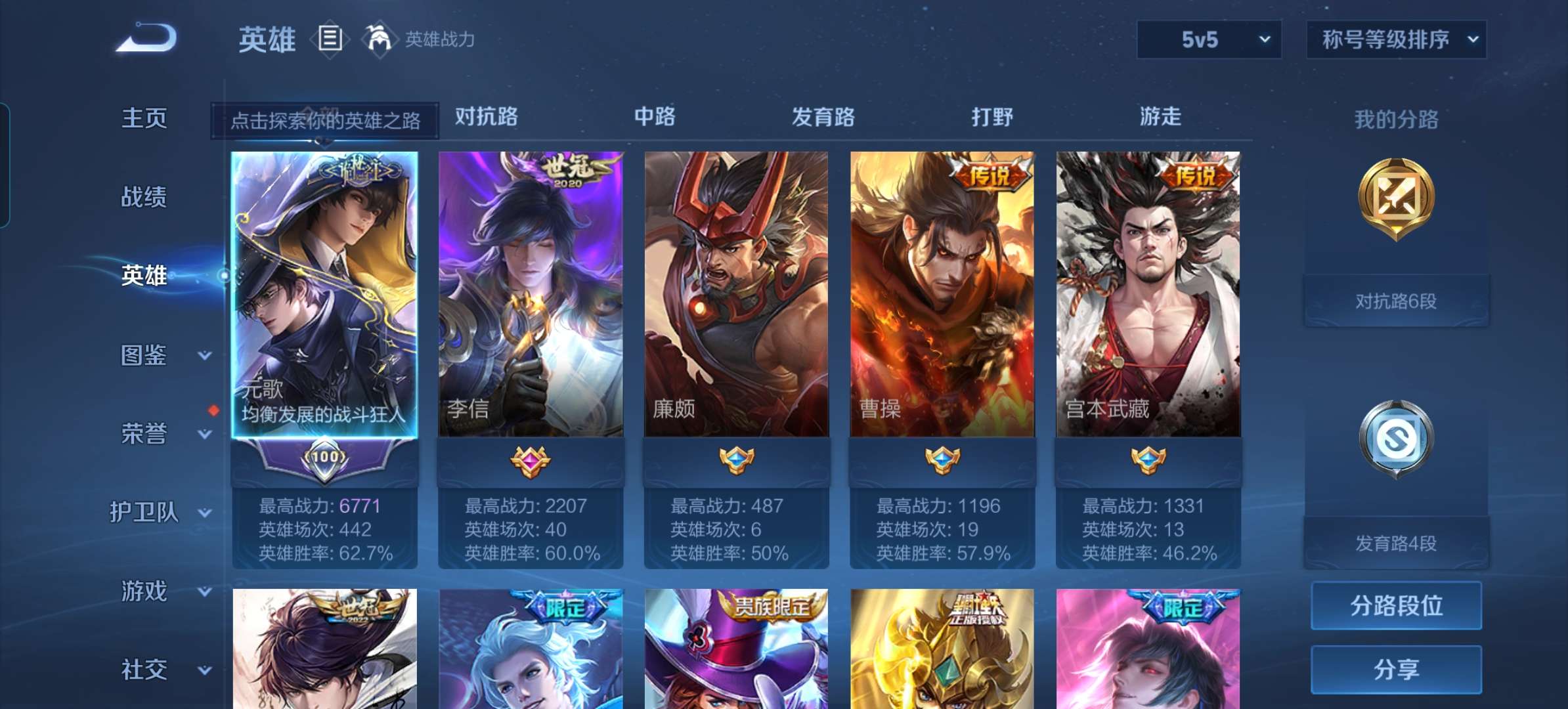Click 元歌's level 100 proficiency emblem
The width and height of the screenshot is (1568, 709).
(326, 458)
